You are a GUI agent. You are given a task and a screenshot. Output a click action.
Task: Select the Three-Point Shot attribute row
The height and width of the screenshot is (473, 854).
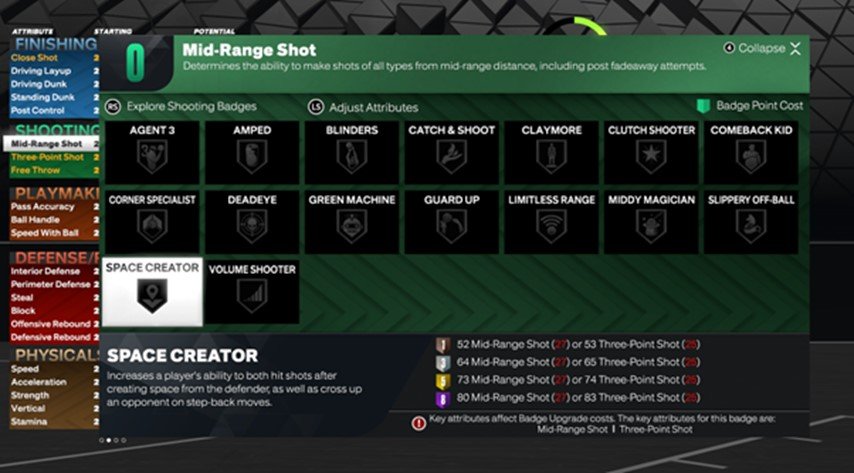click(50, 156)
